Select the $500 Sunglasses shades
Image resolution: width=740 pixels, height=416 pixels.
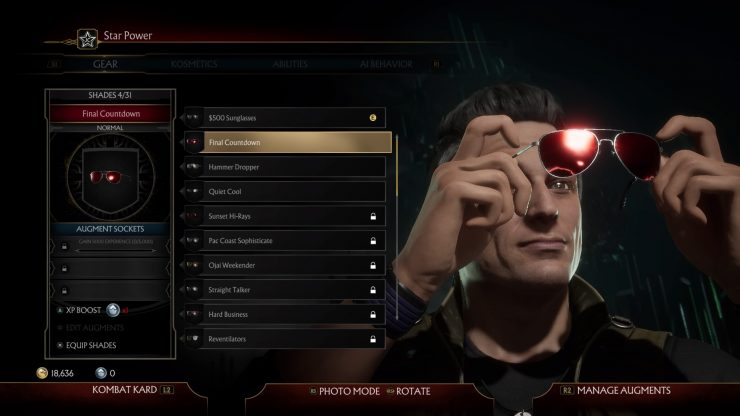(x=295, y=118)
